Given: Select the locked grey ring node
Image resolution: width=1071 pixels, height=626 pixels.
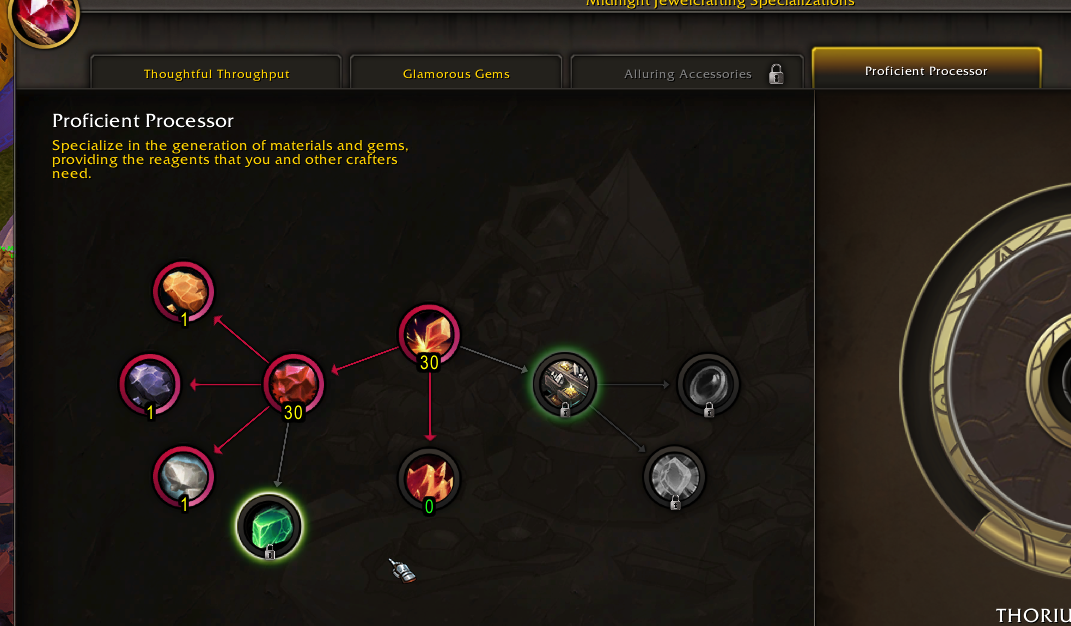Looking at the screenshot, I should pyautogui.click(x=709, y=382).
